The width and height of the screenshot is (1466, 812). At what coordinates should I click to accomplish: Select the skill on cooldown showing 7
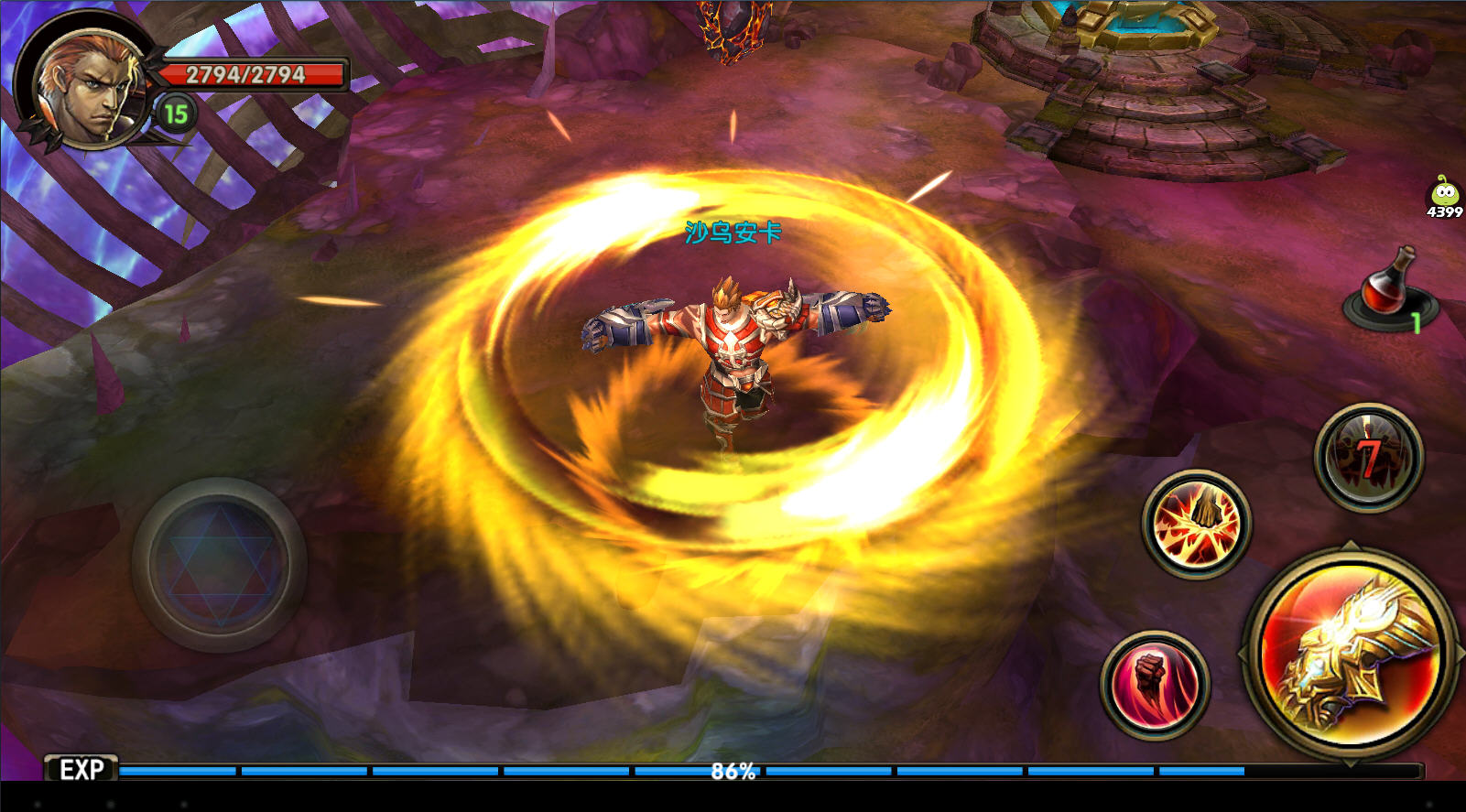coord(1368,457)
